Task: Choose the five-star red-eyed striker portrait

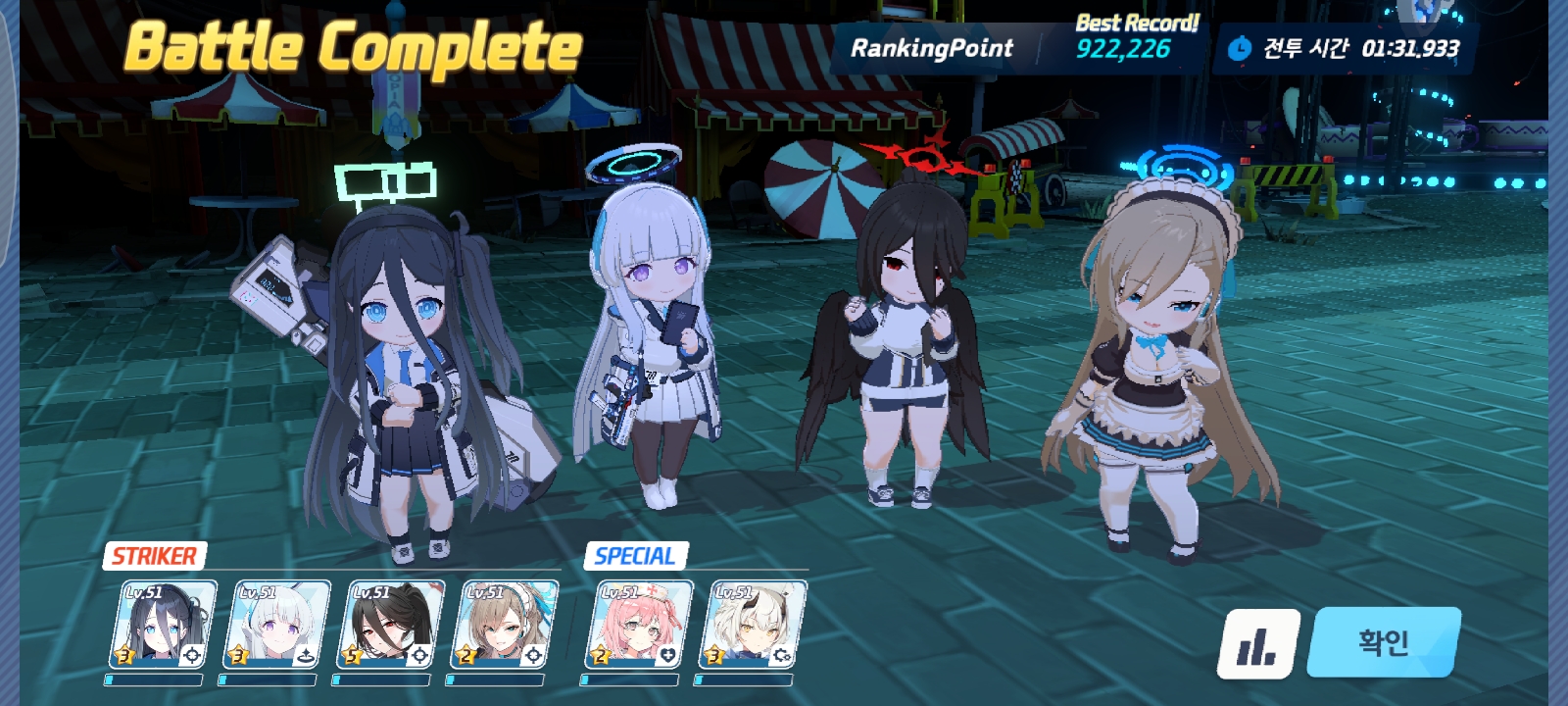Action: (394, 624)
